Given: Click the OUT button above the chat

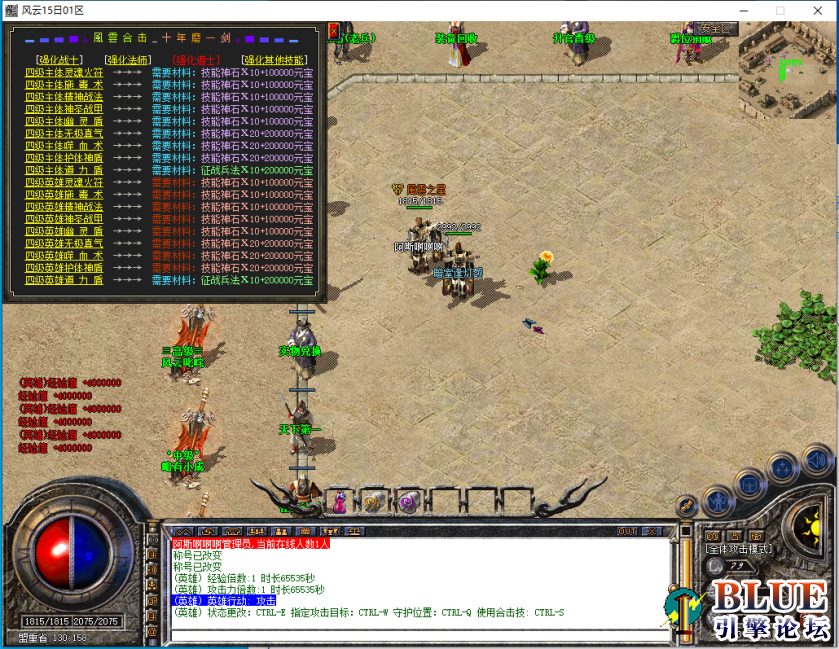Looking at the screenshot, I should [x=628, y=531].
